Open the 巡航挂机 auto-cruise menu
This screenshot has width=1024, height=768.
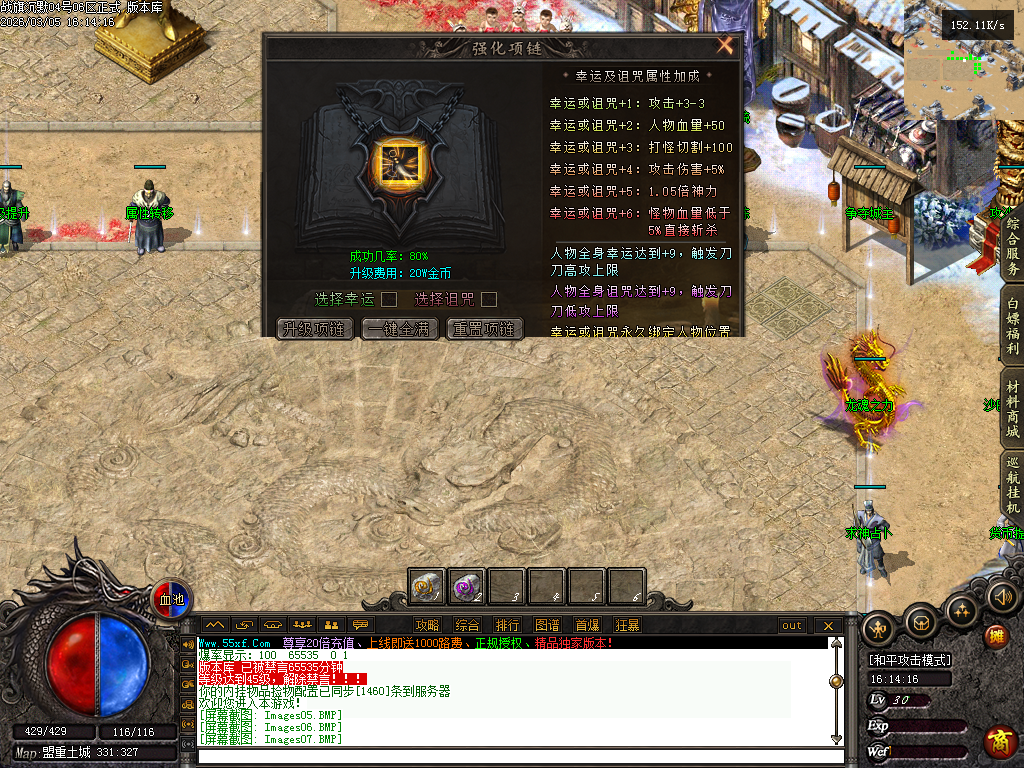(1012, 487)
